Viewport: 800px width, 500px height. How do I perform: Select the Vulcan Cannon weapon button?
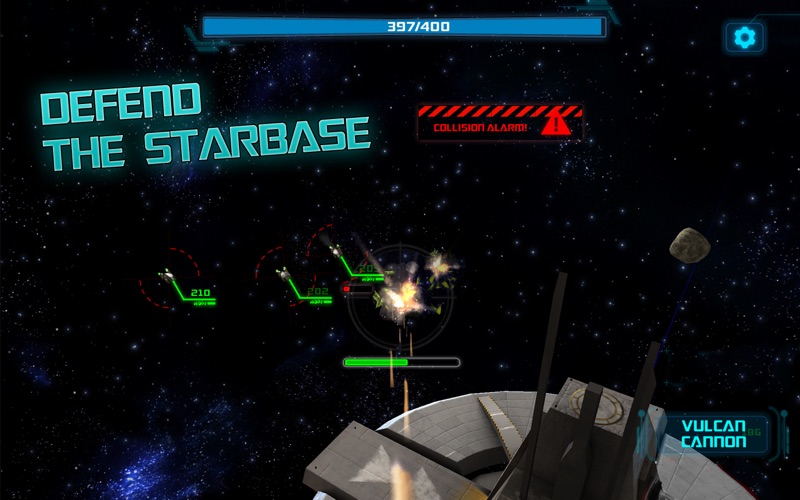tap(713, 433)
